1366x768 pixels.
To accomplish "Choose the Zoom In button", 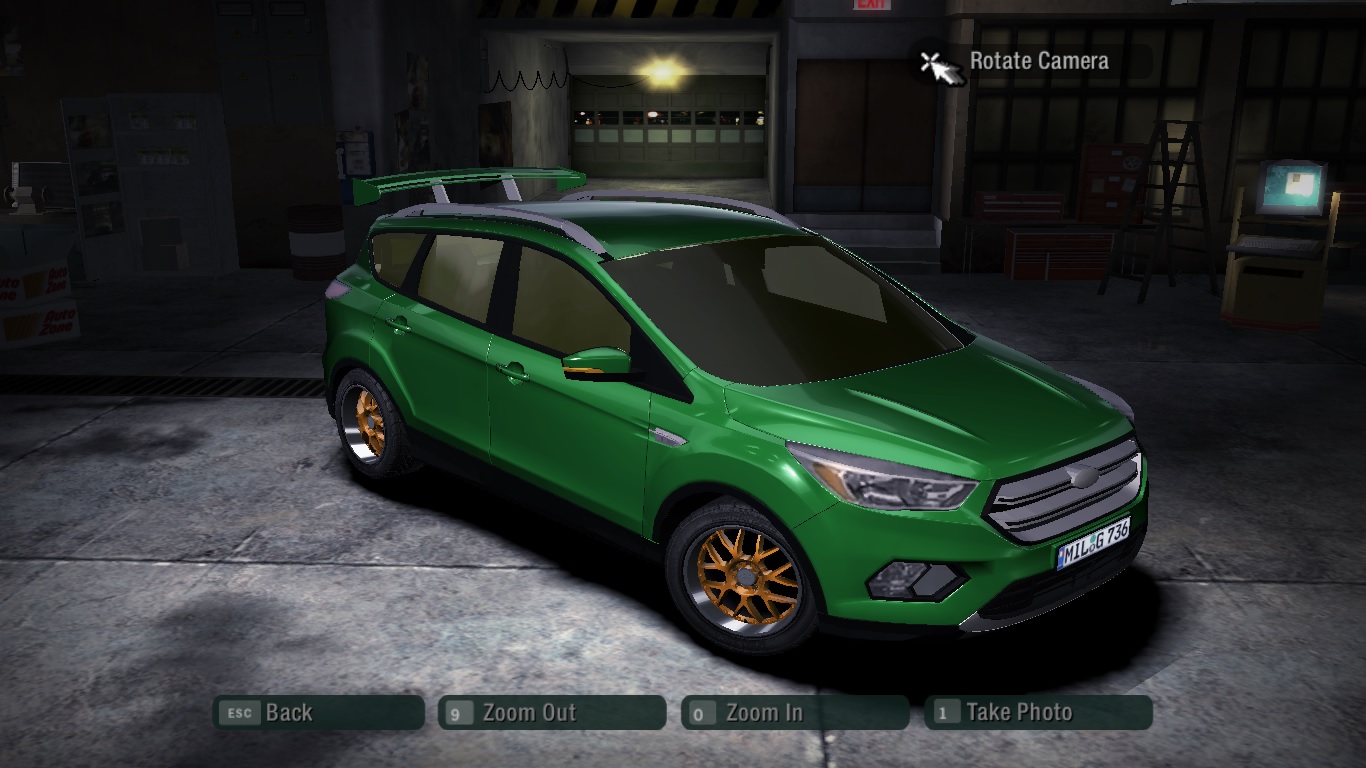I will (794, 713).
